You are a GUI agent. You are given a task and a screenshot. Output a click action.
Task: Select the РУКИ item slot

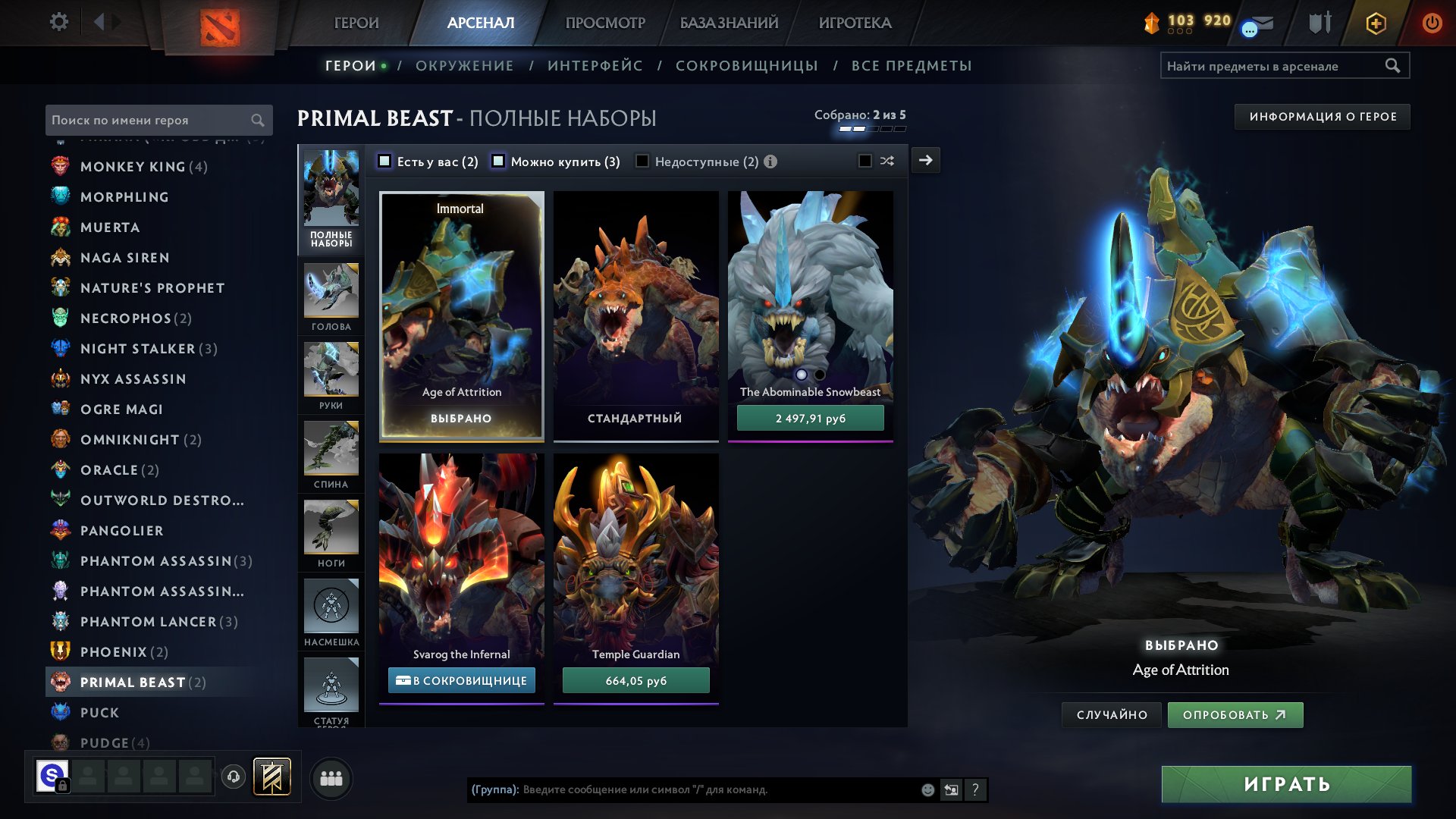pyautogui.click(x=331, y=375)
